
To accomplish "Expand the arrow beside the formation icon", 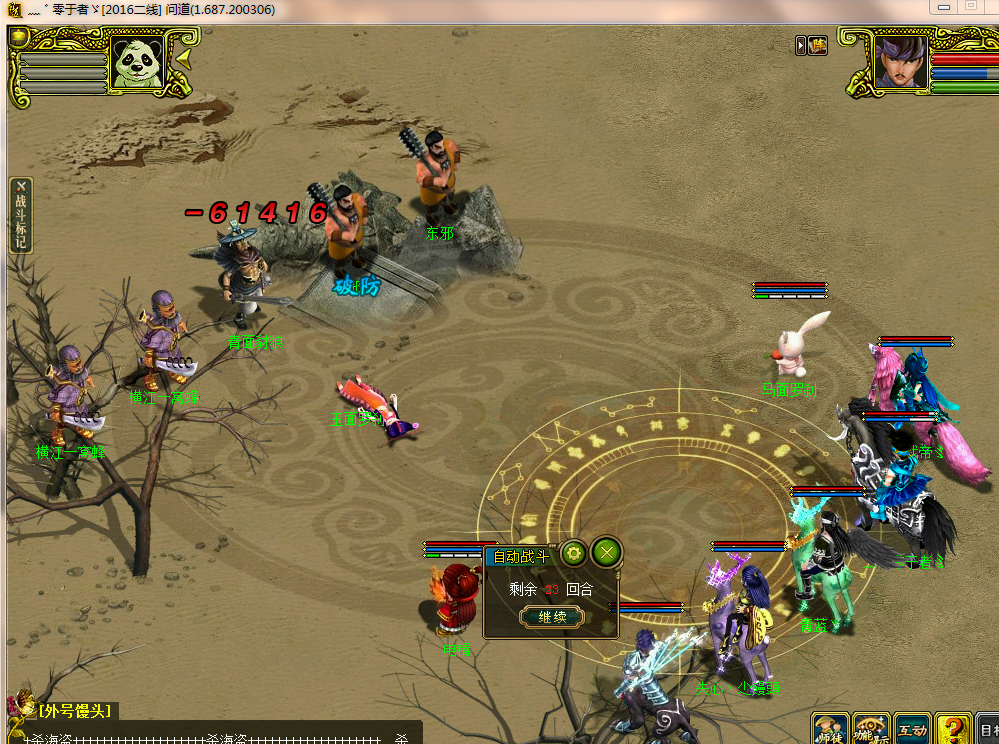I will 801,45.
